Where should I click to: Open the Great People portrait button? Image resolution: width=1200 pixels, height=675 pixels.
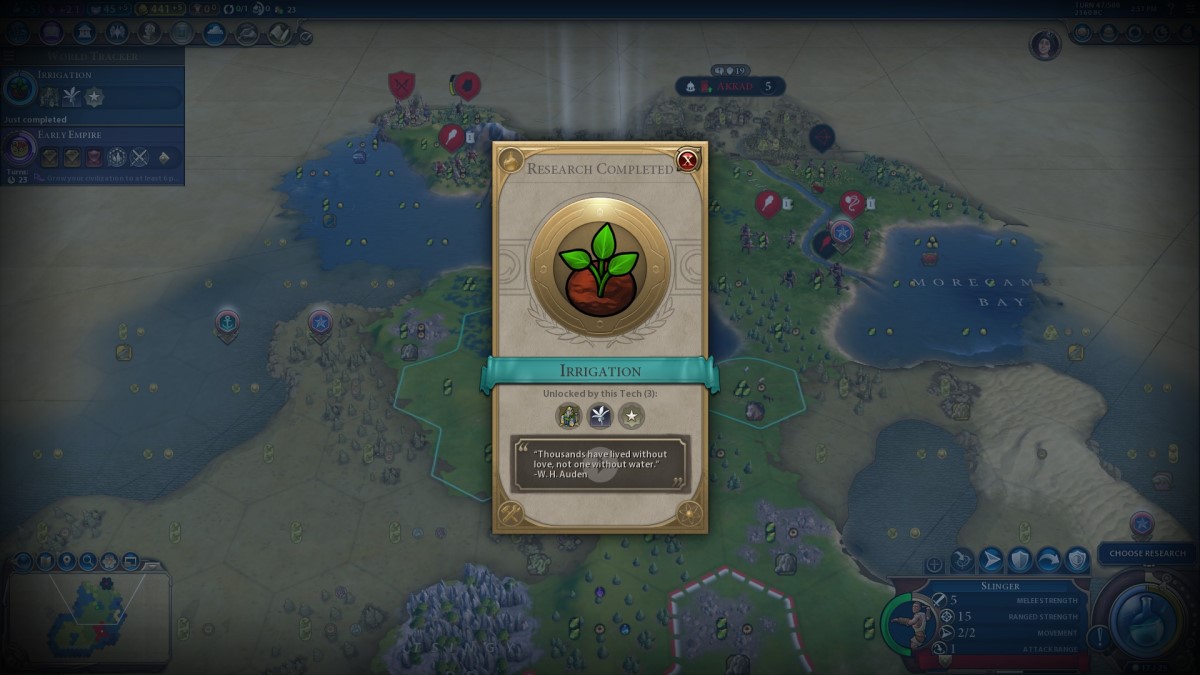[151, 33]
